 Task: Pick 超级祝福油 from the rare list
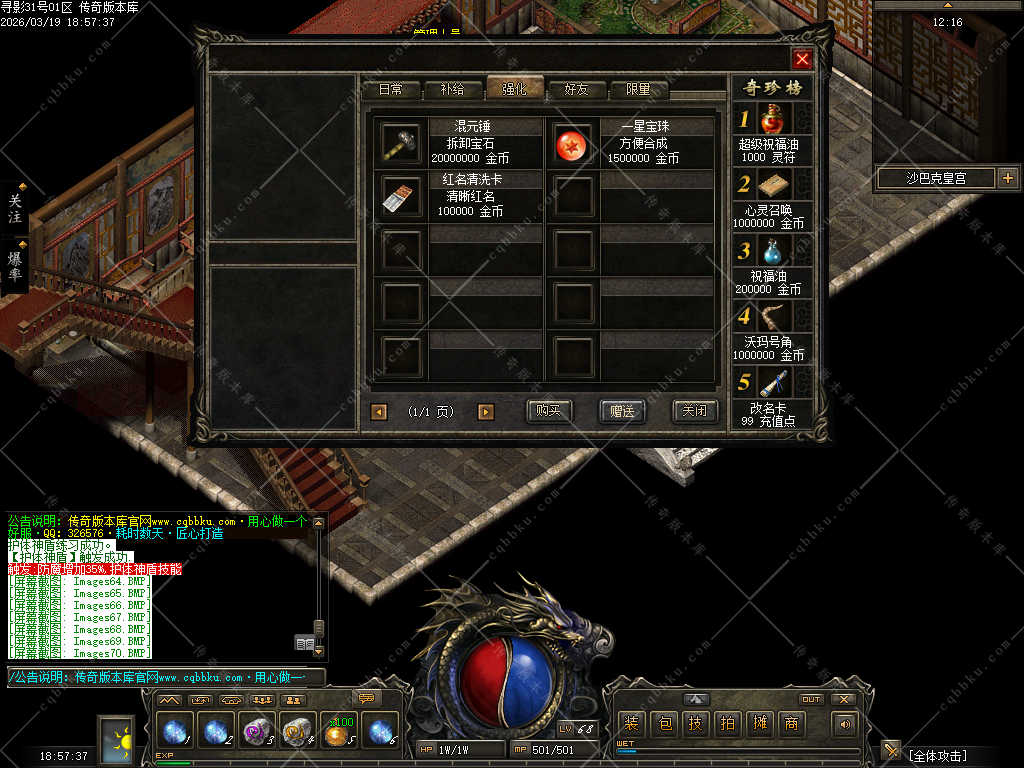773,120
